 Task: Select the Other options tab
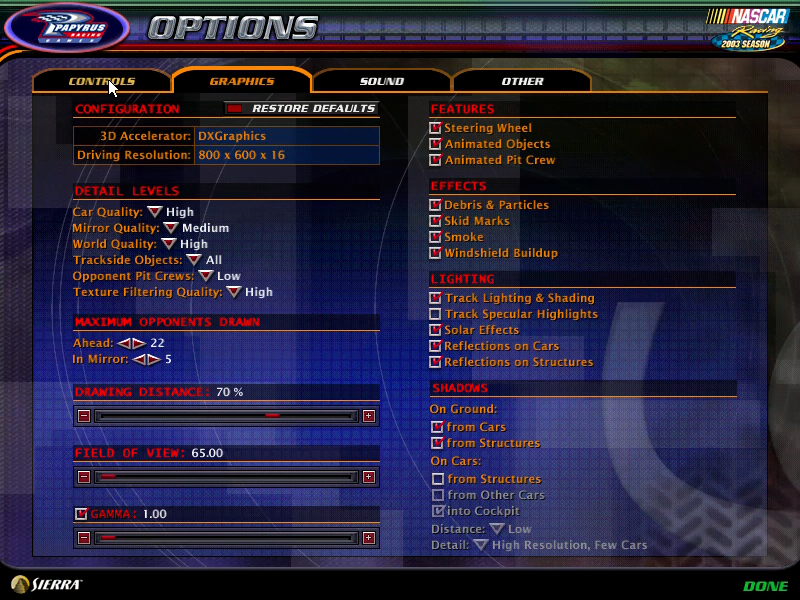(522, 81)
